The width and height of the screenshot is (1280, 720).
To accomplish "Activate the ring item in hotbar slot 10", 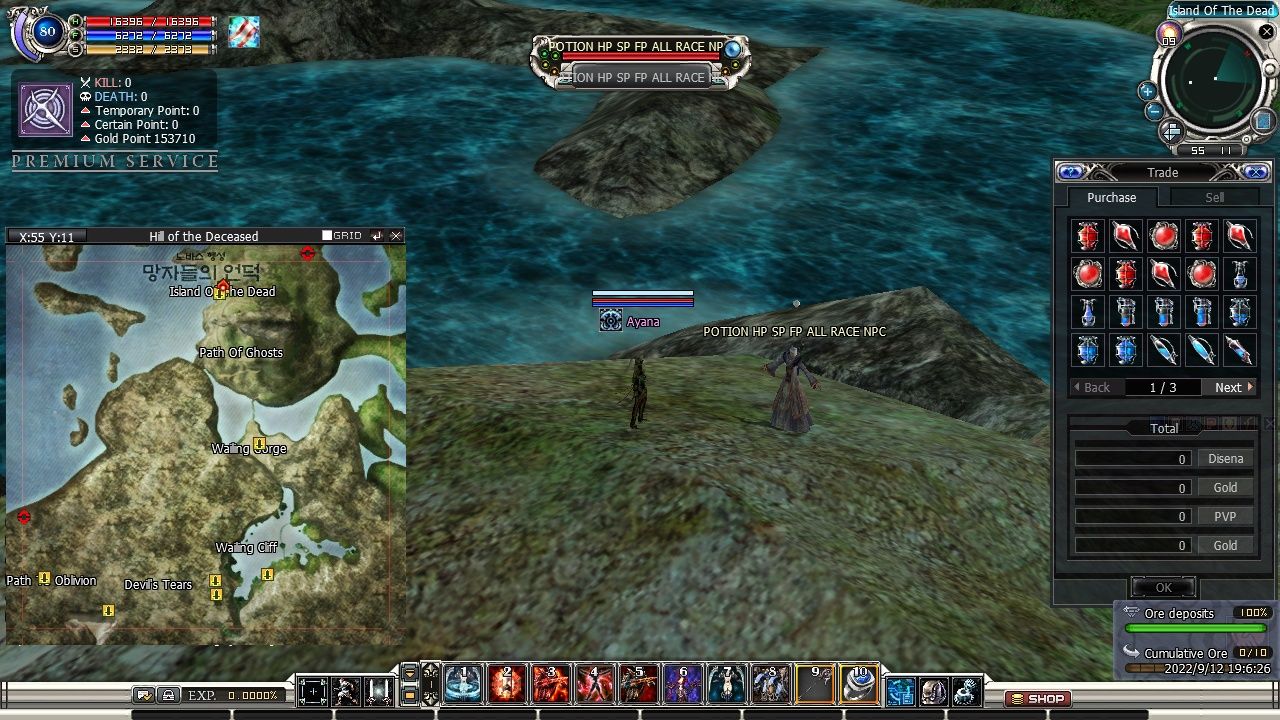I will [x=860, y=684].
